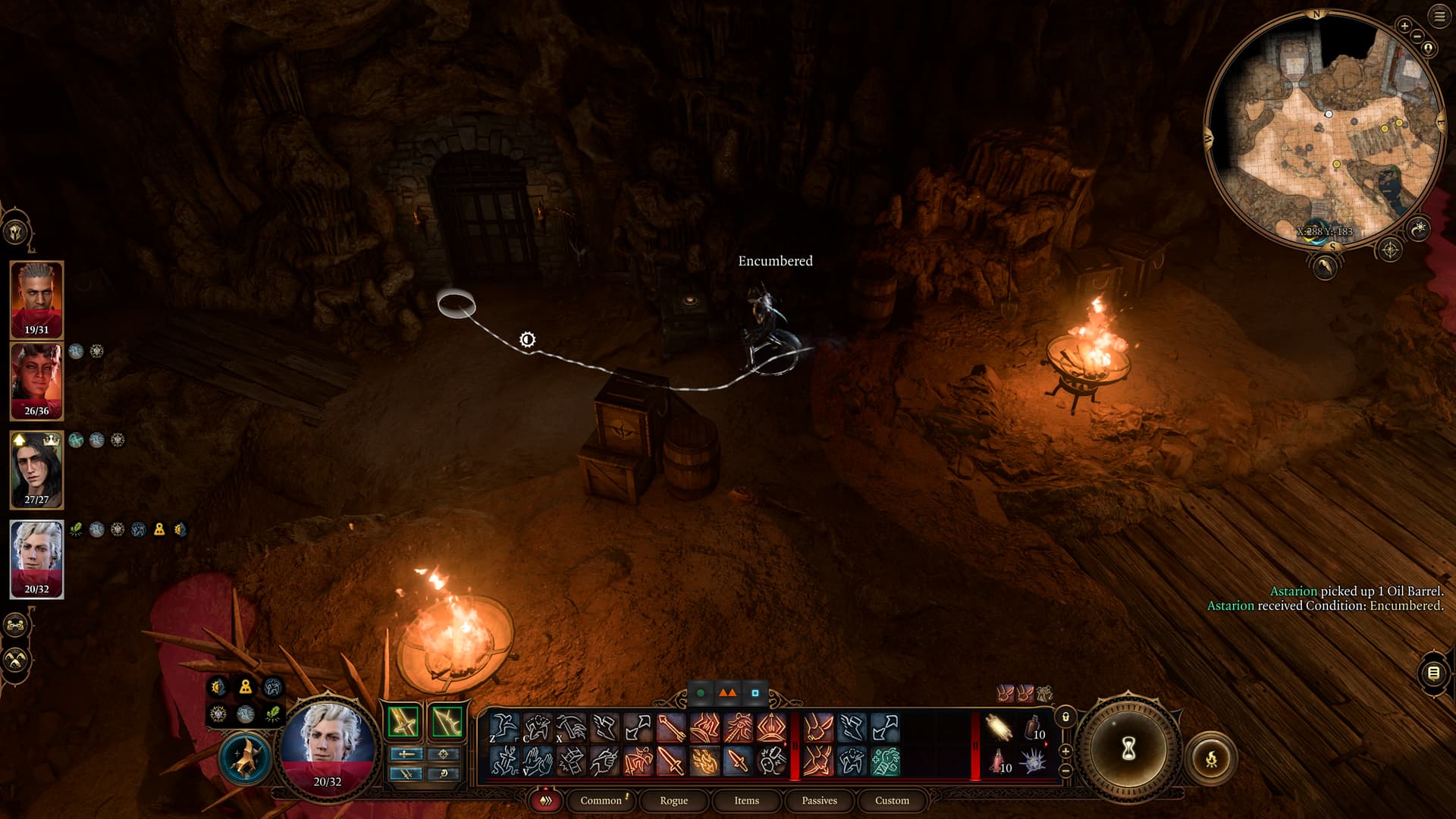Switch to the Custom hotbar tab

point(892,800)
